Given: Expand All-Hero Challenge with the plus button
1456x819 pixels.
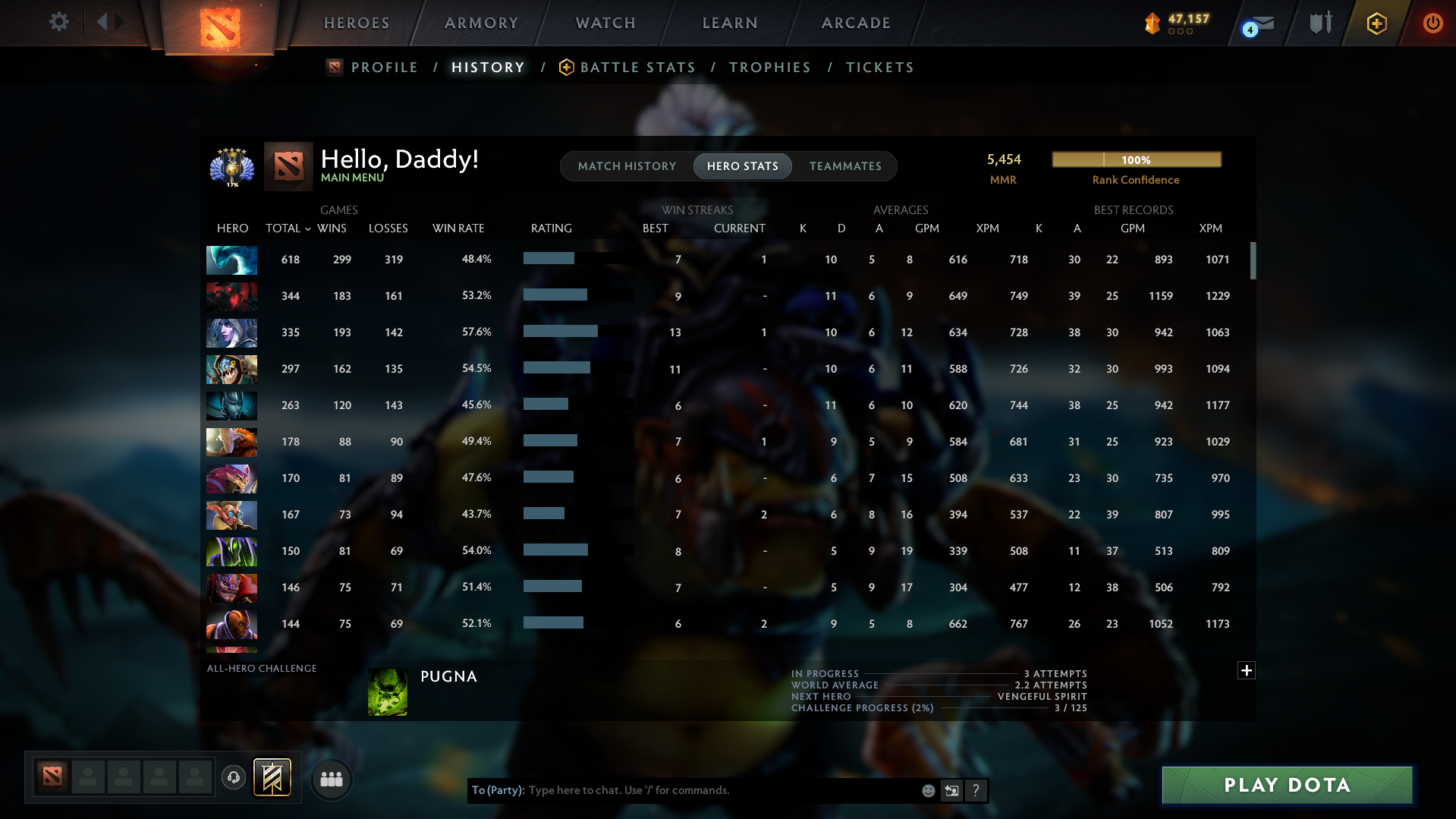Looking at the screenshot, I should click(1245, 671).
